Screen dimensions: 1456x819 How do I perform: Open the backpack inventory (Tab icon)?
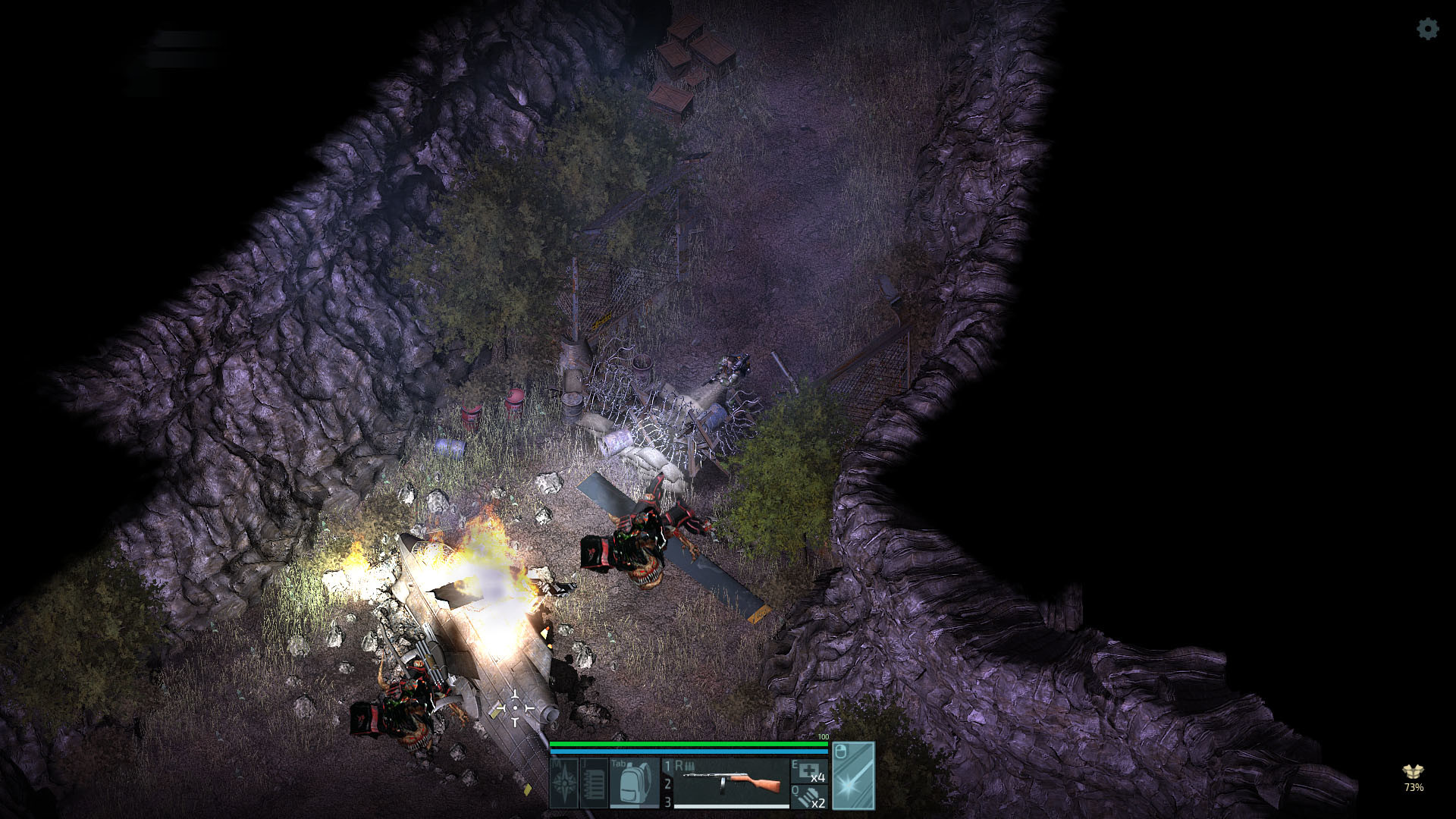click(x=635, y=783)
